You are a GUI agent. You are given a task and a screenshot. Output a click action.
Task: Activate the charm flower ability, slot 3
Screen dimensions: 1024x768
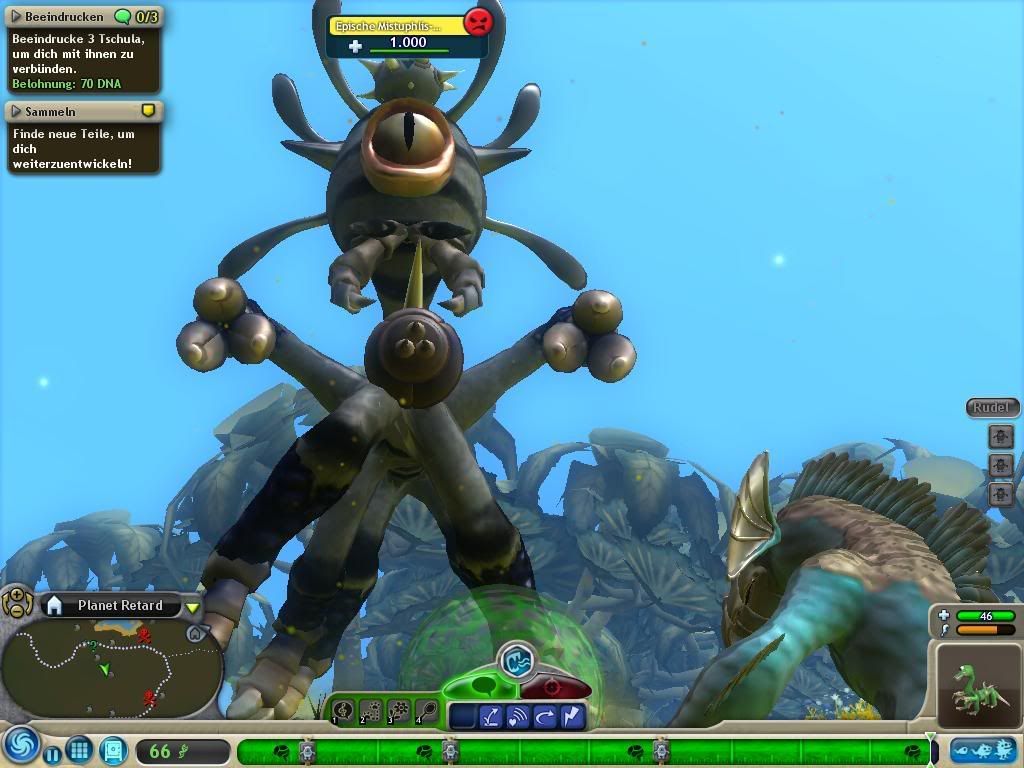tap(398, 711)
